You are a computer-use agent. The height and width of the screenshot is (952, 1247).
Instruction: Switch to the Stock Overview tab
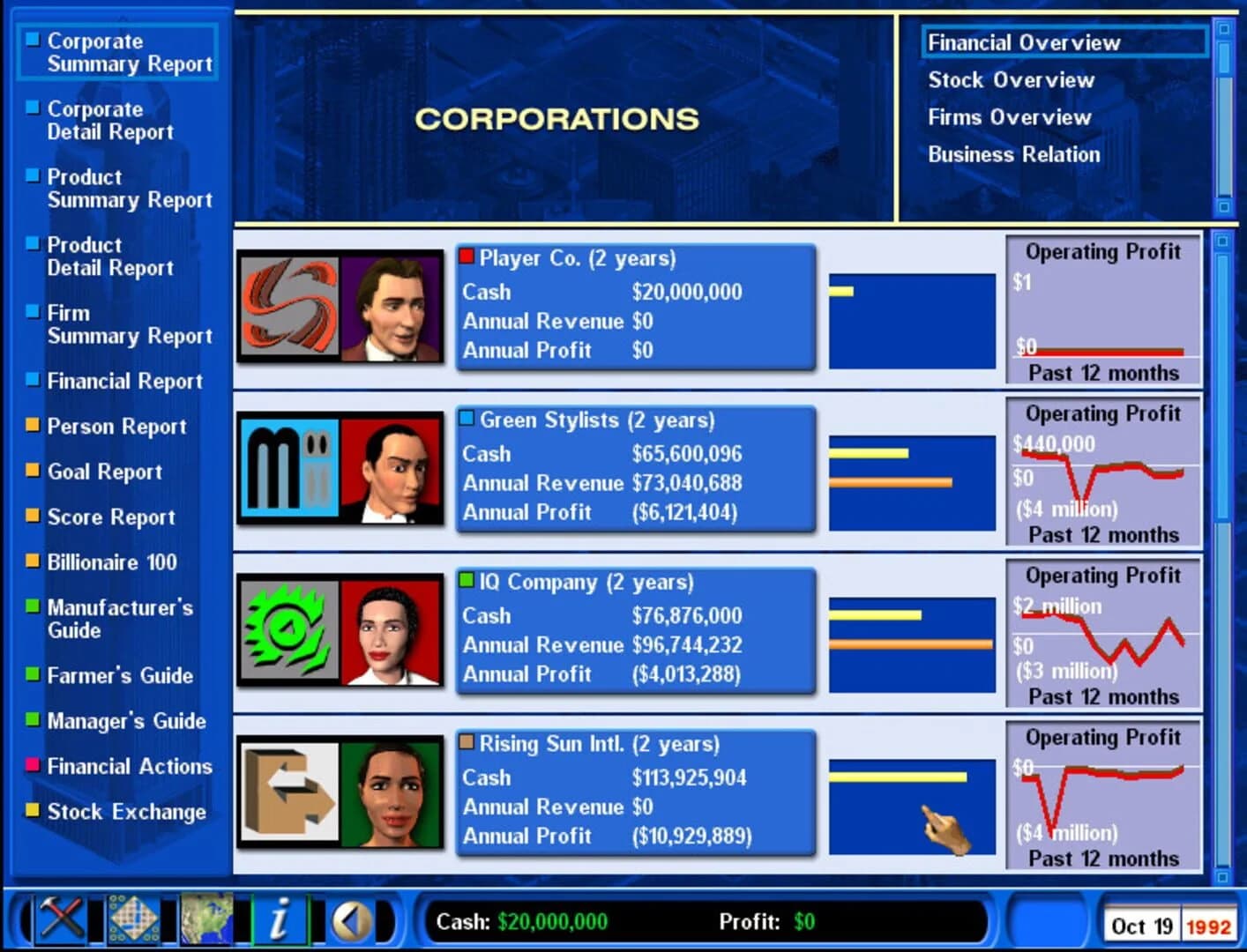1011,80
